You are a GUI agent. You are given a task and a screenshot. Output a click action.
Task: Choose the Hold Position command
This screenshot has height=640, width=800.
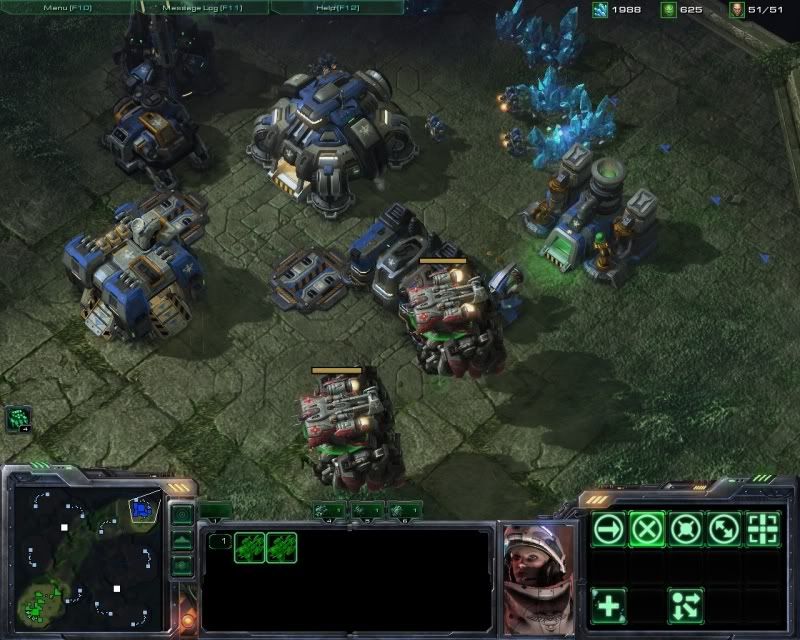coord(686,527)
